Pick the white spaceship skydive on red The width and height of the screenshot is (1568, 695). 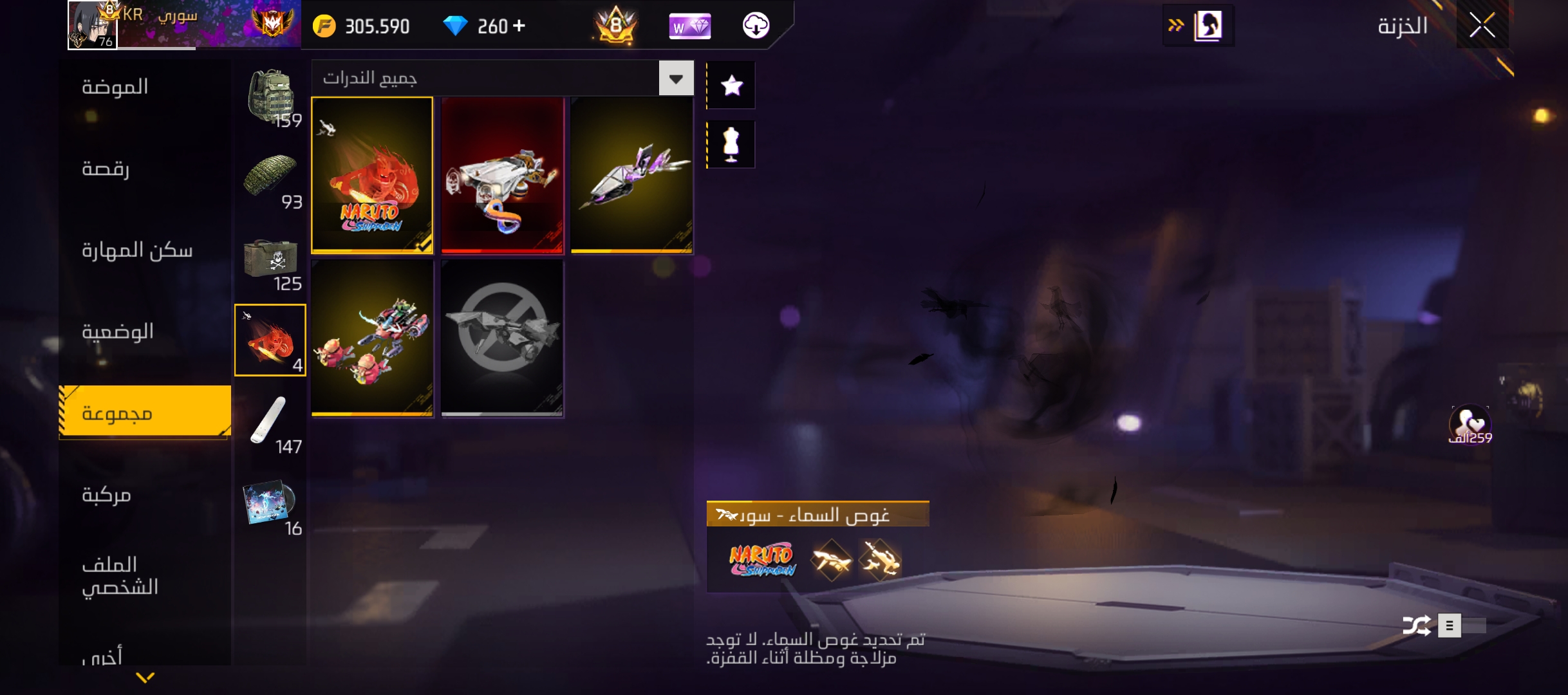pyautogui.click(x=502, y=174)
